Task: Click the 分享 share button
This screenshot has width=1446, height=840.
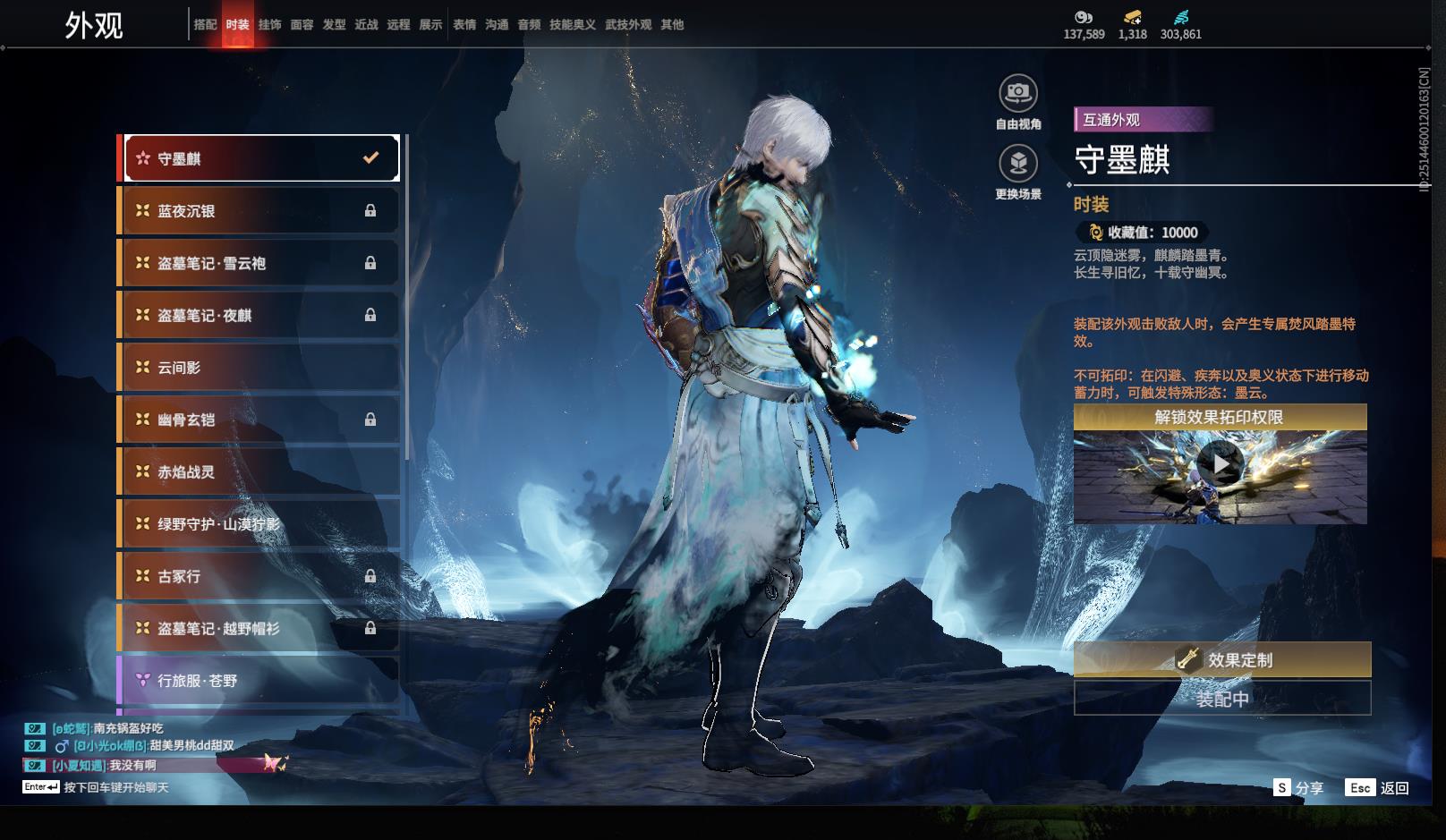Action: click(1298, 788)
